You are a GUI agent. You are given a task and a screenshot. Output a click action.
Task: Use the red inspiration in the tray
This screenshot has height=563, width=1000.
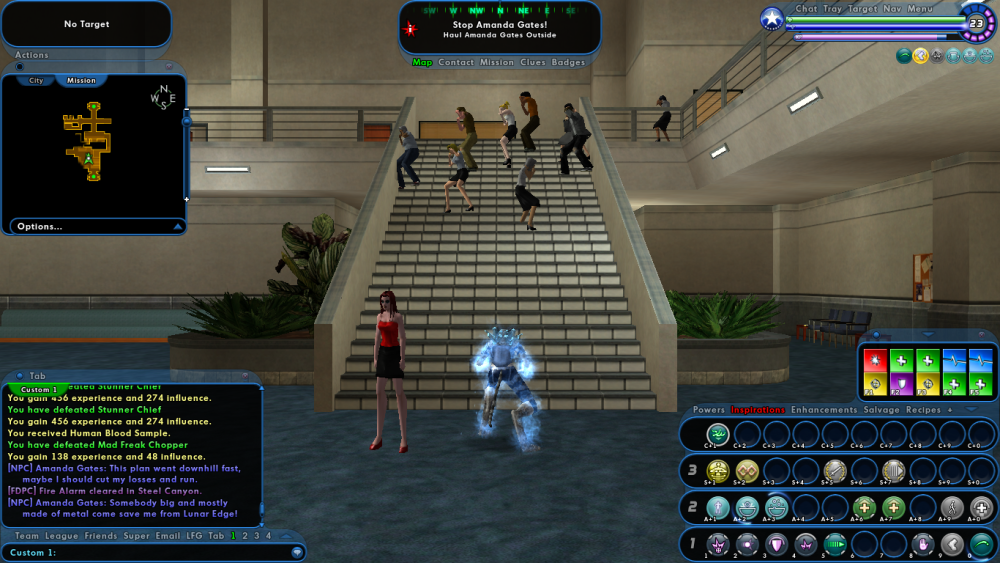875,360
